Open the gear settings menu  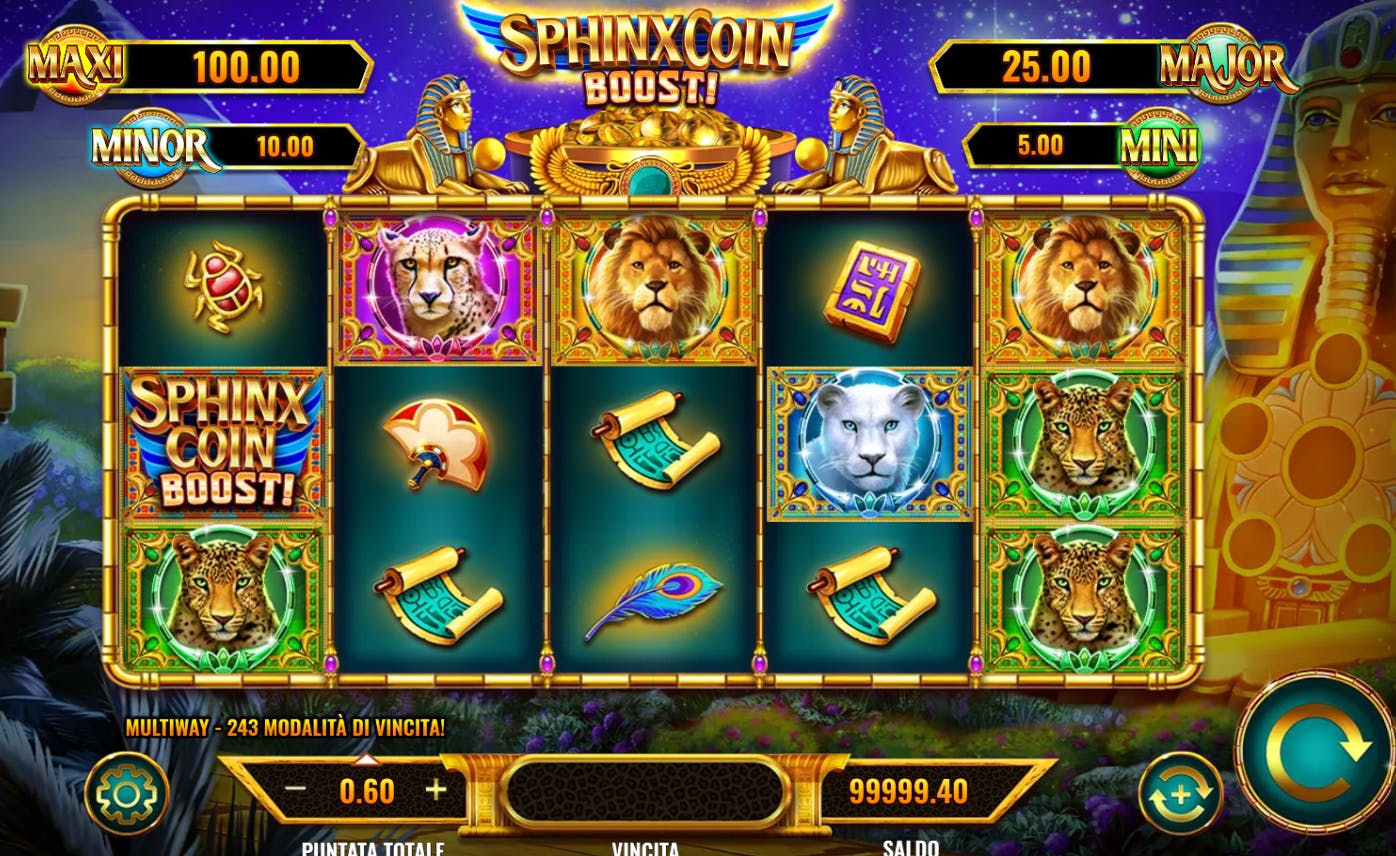(x=126, y=794)
